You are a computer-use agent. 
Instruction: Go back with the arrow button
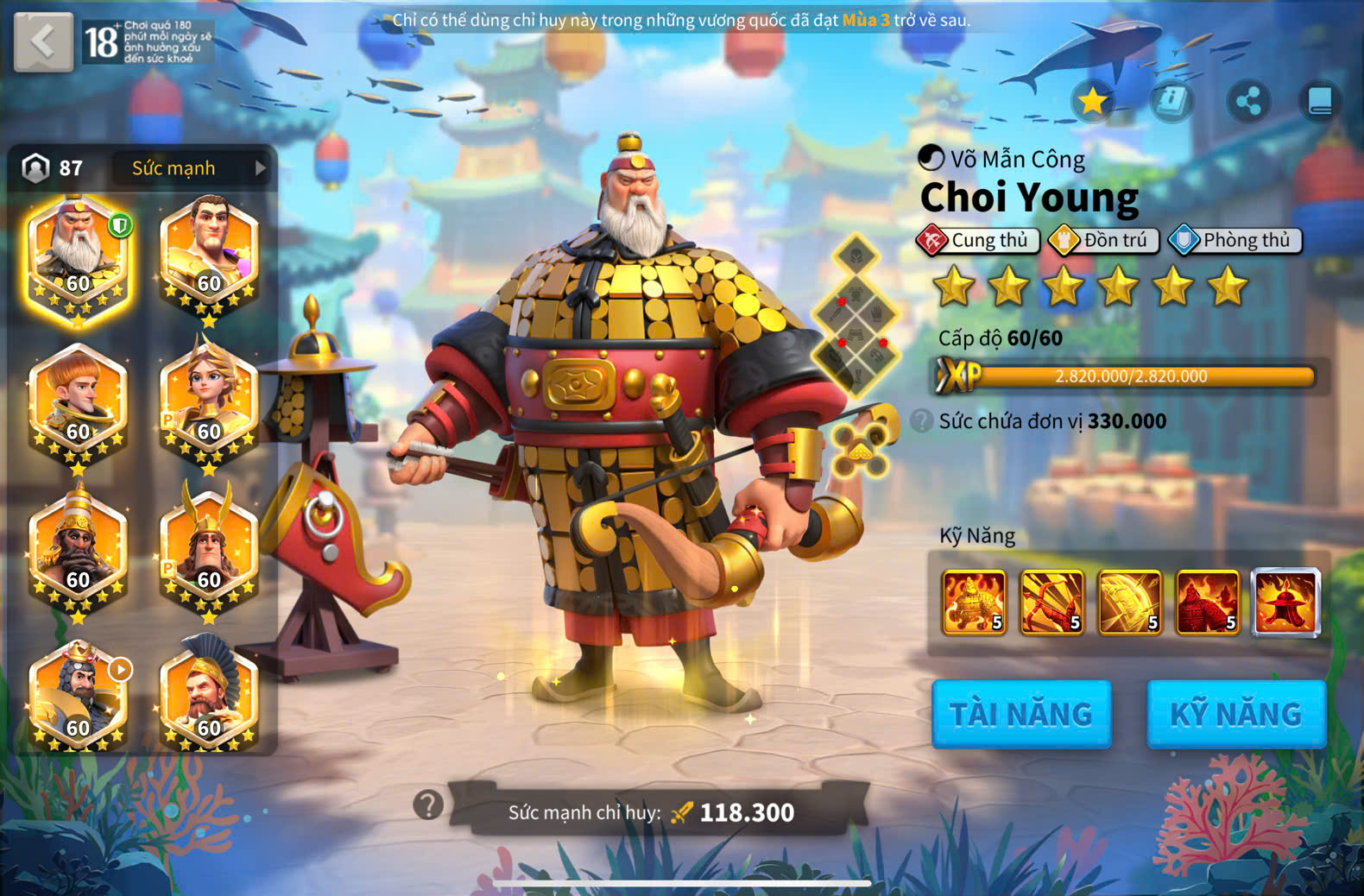(x=43, y=41)
